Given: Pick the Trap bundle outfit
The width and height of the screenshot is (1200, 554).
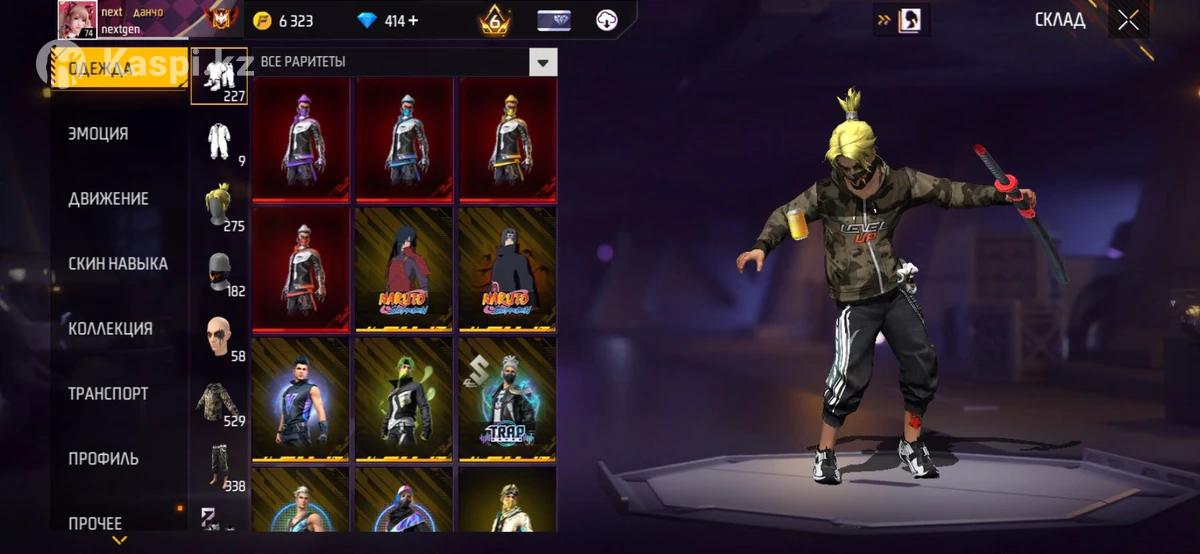Looking at the screenshot, I should pyautogui.click(x=508, y=400).
